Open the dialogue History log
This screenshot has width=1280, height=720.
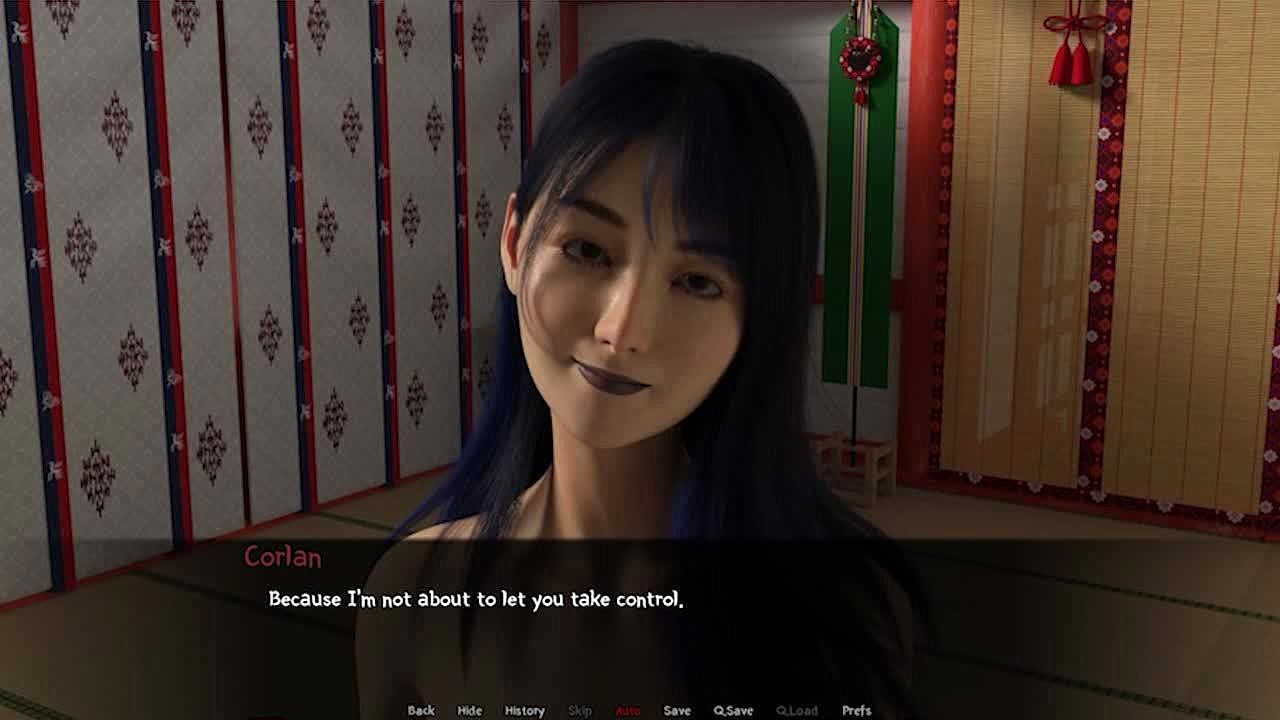point(524,710)
